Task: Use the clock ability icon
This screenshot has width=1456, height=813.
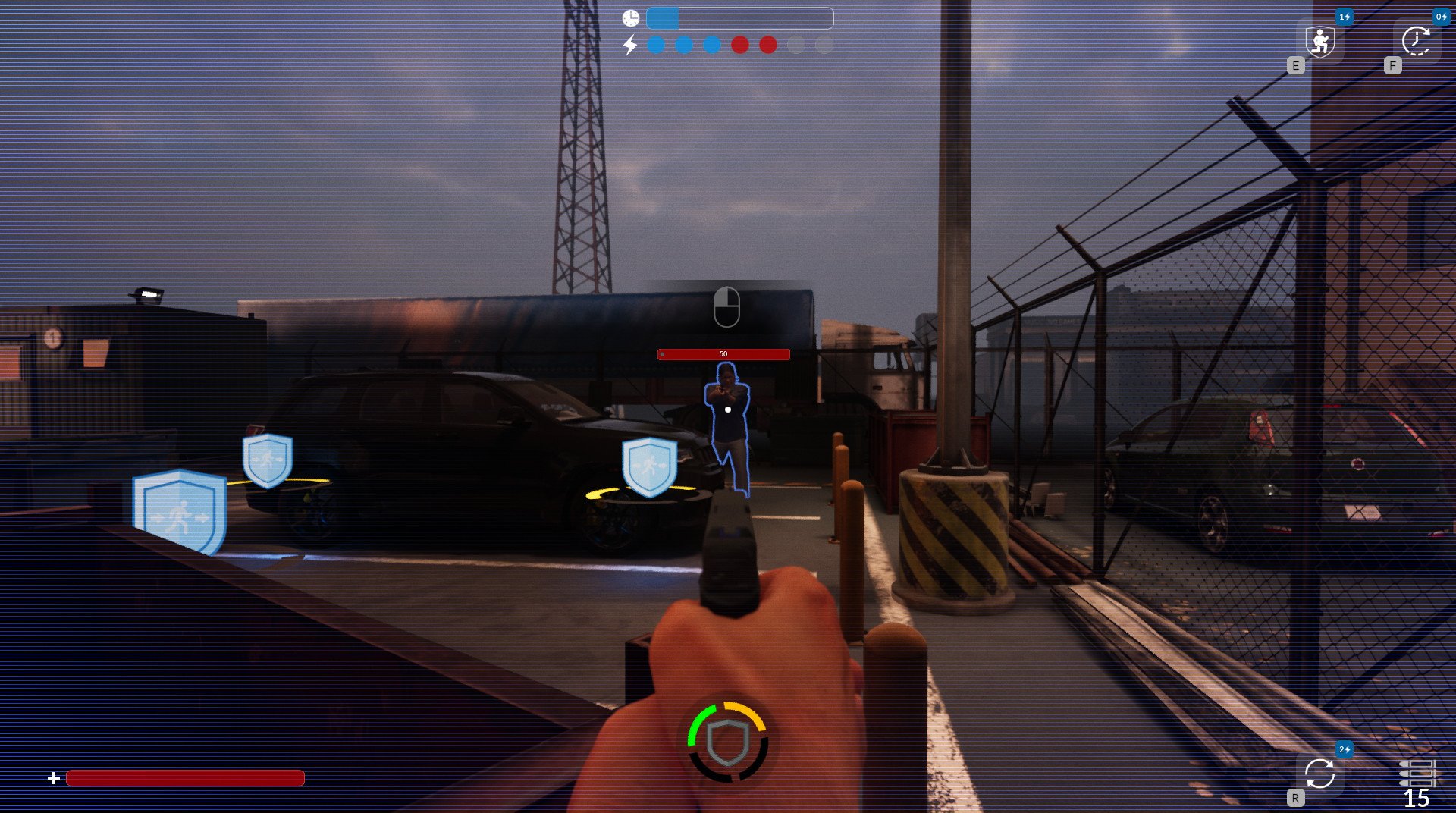Action: [1416, 41]
